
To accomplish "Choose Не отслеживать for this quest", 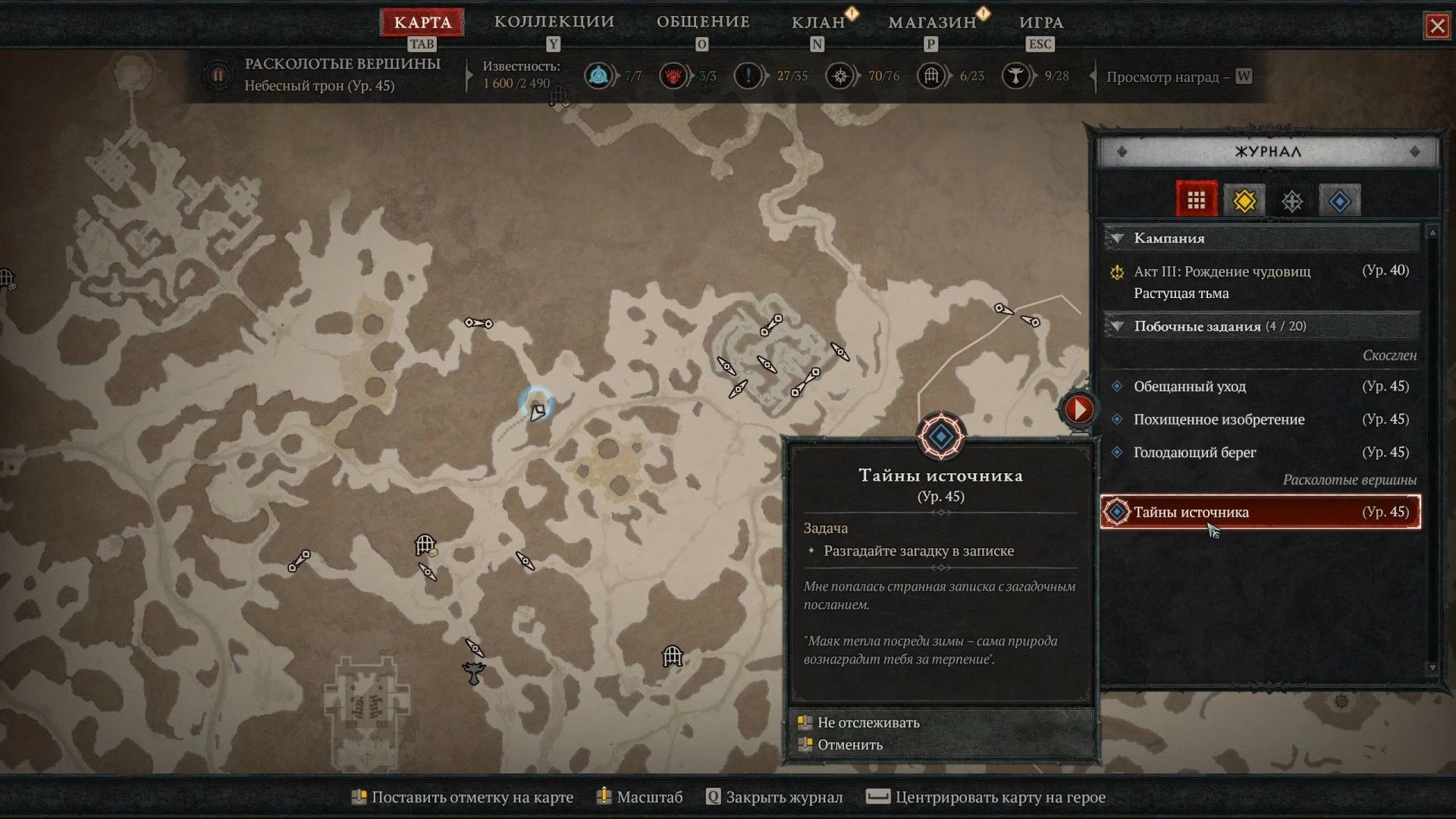I will [868, 723].
